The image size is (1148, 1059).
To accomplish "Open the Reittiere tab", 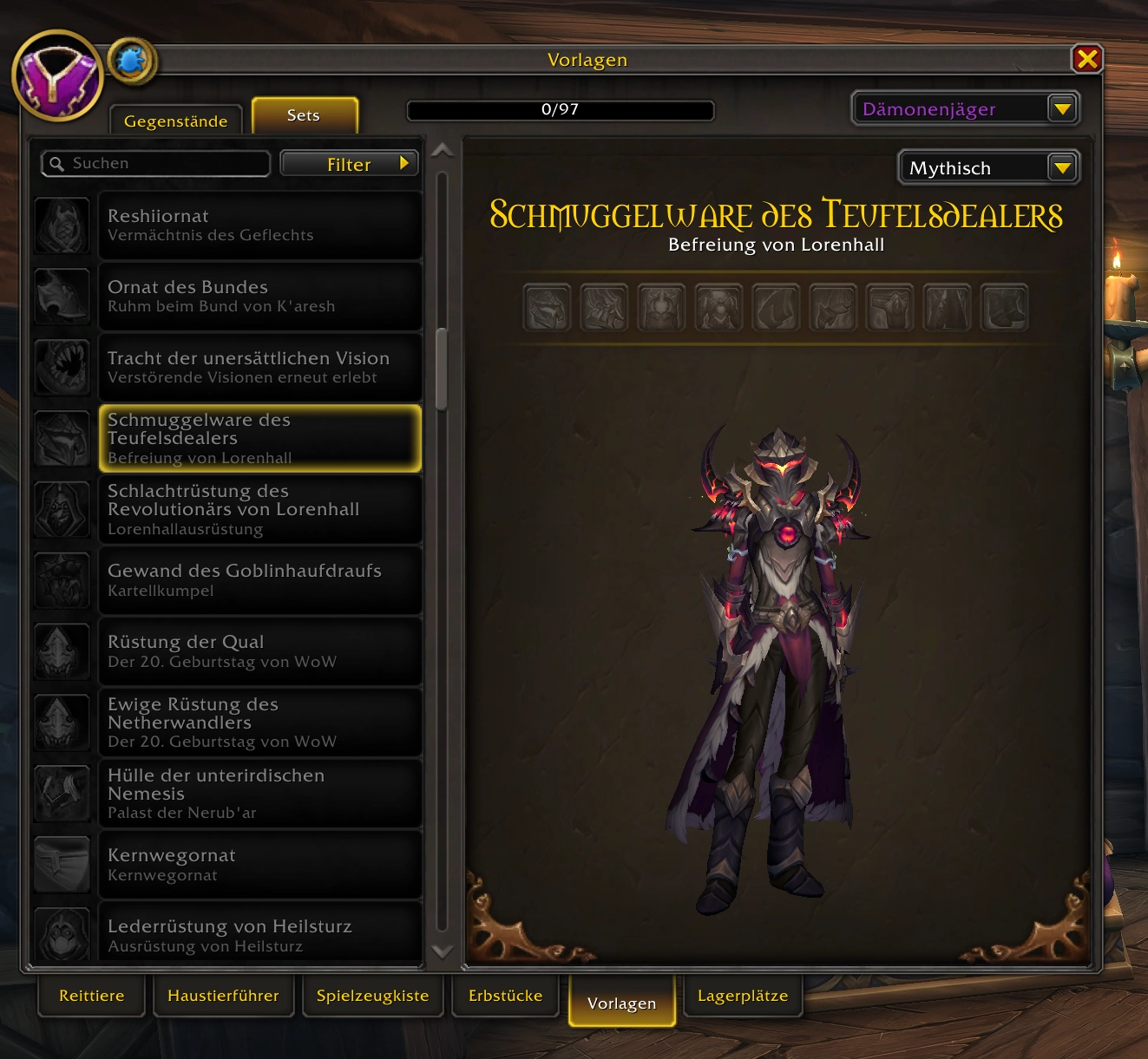I will [92, 996].
